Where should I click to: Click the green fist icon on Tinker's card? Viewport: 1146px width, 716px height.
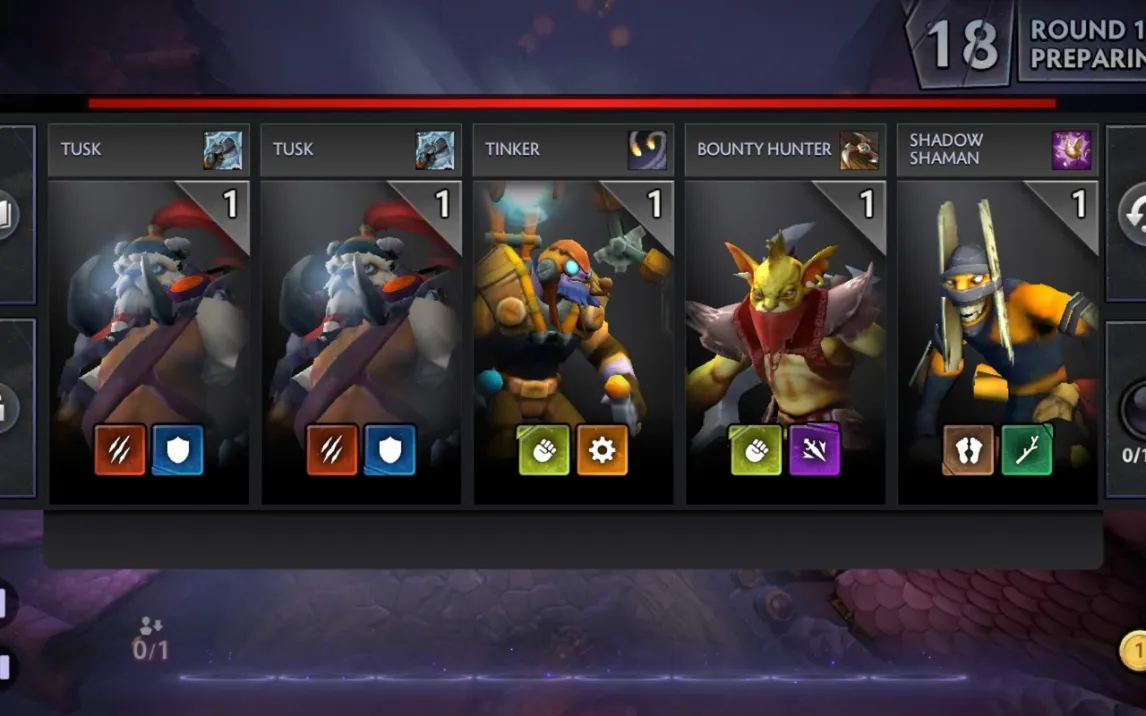click(544, 450)
